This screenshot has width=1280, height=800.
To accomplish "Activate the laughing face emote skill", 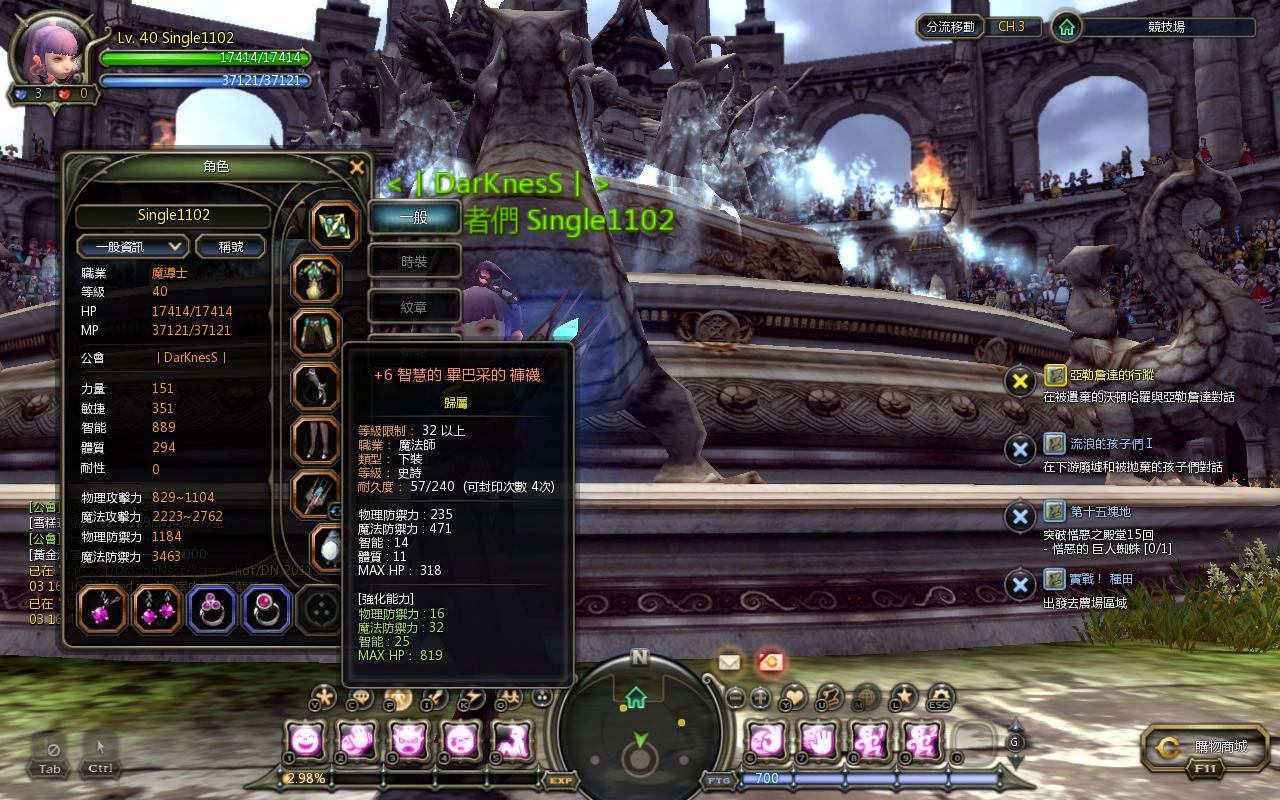I will 304,741.
